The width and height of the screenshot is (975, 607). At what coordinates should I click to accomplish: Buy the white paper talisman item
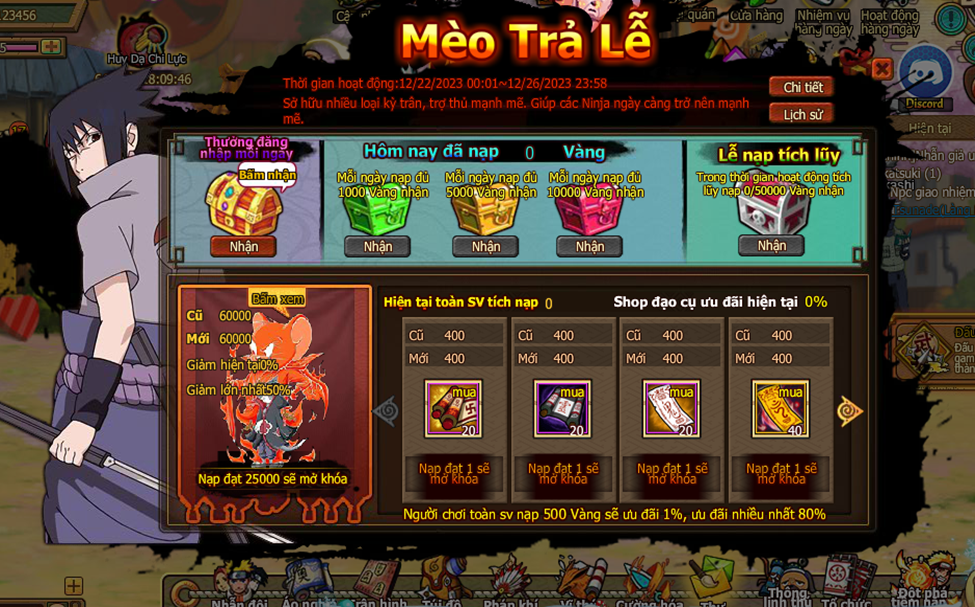(x=671, y=408)
